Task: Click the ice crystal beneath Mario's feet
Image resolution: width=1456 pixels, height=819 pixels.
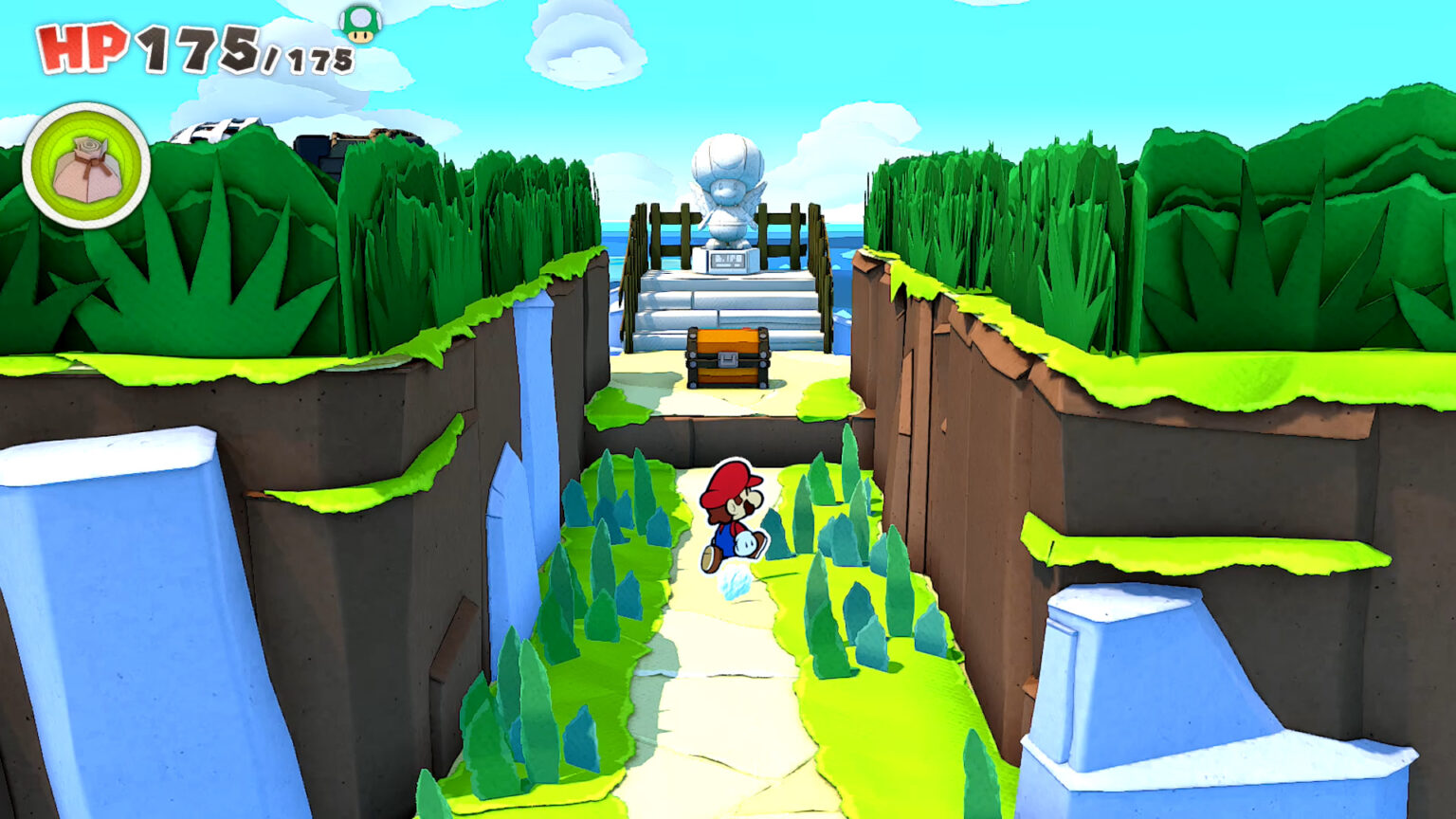Action: coord(733,579)
